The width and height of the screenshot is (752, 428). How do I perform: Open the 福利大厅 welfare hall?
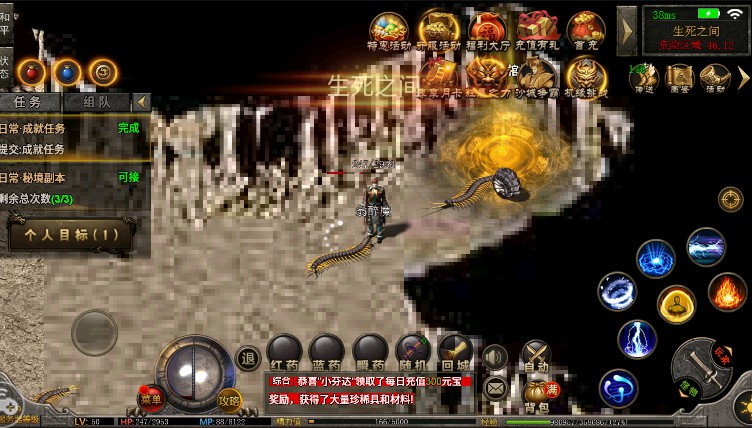tap(487, 30)
